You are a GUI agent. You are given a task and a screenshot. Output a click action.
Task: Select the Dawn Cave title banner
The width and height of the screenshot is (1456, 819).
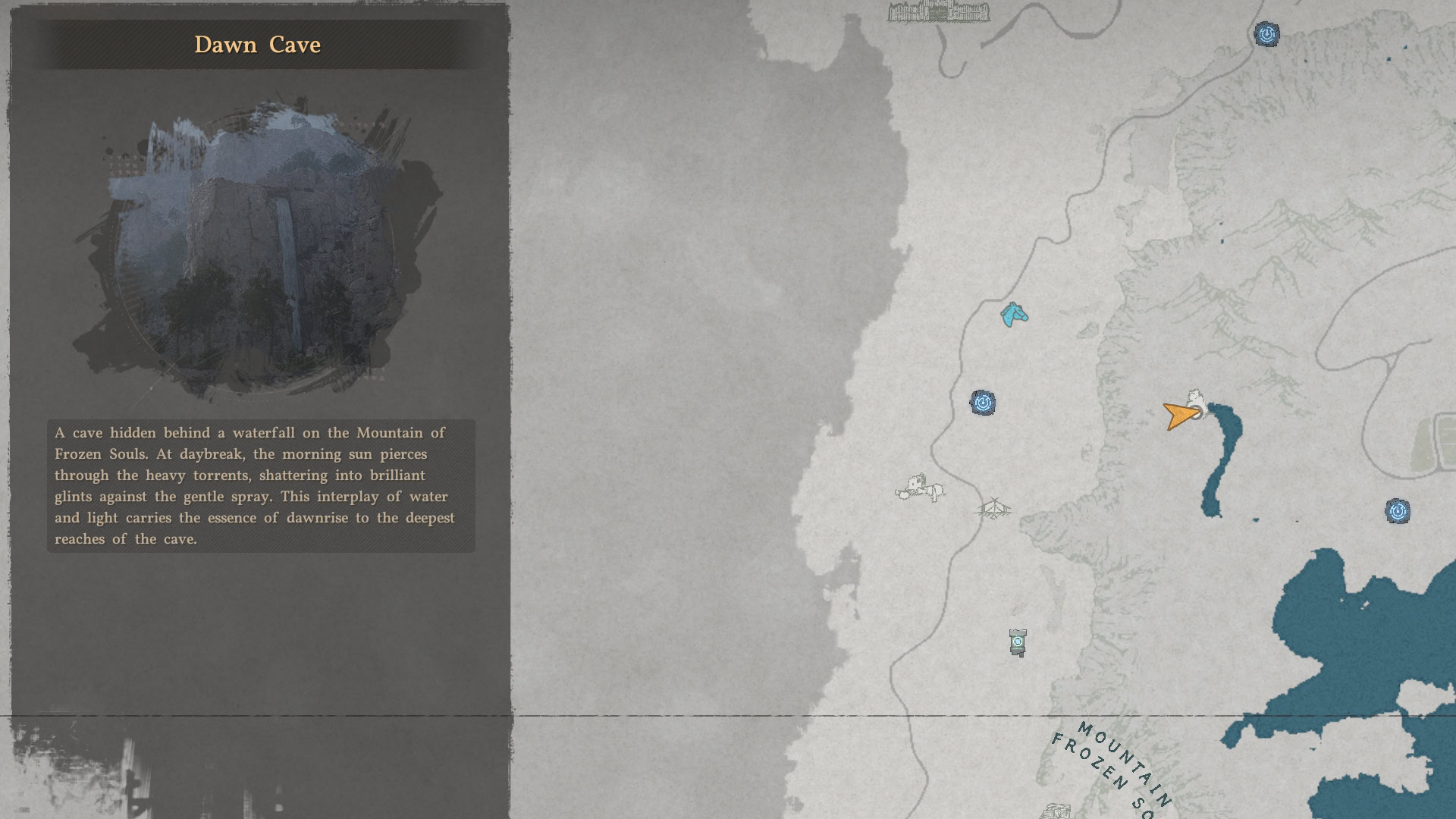258,45
